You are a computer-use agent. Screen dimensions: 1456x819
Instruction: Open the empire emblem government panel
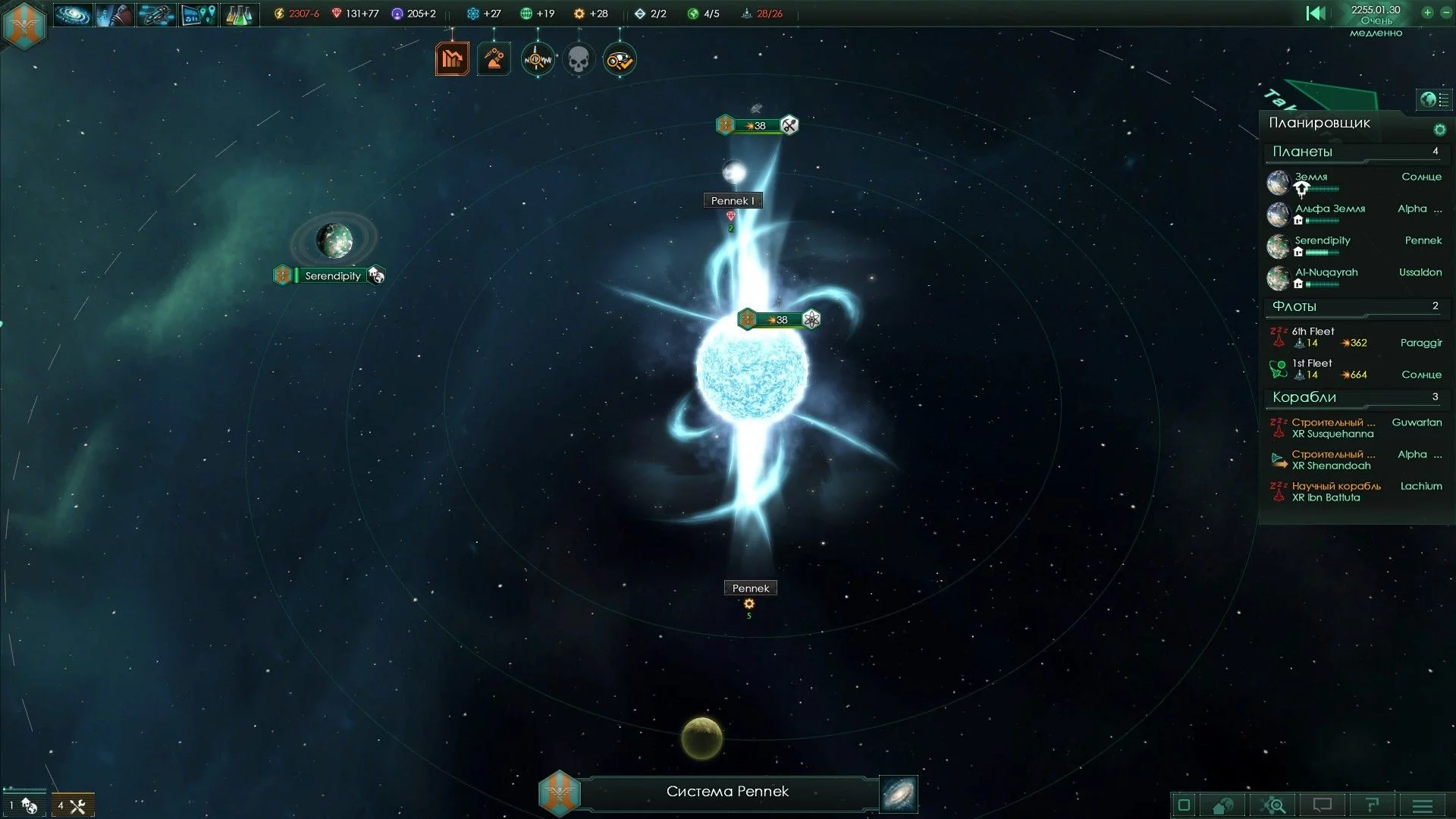25,24
